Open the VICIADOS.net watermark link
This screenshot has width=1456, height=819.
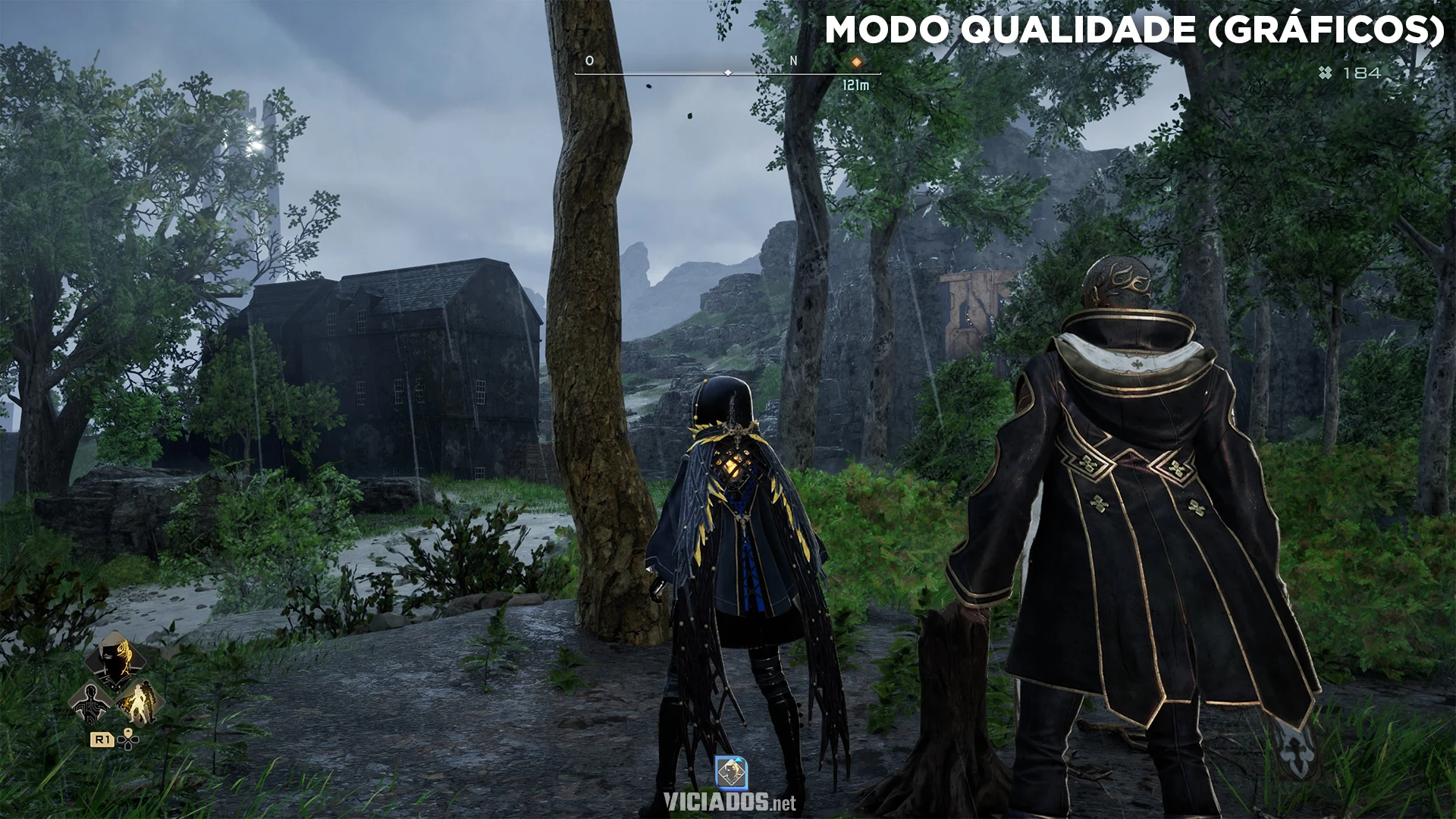[x=728, y=802]
